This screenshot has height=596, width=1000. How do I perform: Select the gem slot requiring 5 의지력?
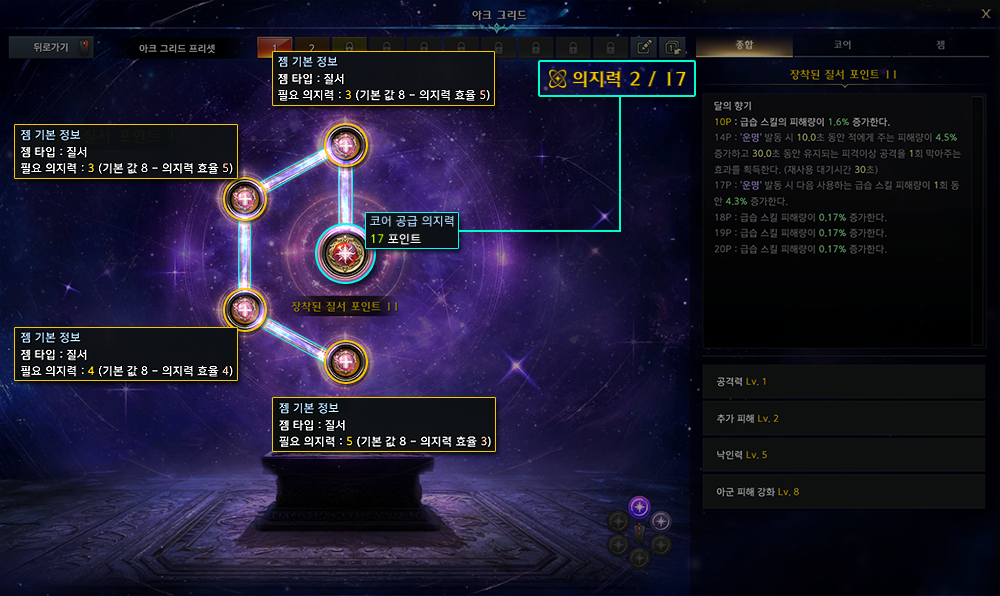coord(344,360)
